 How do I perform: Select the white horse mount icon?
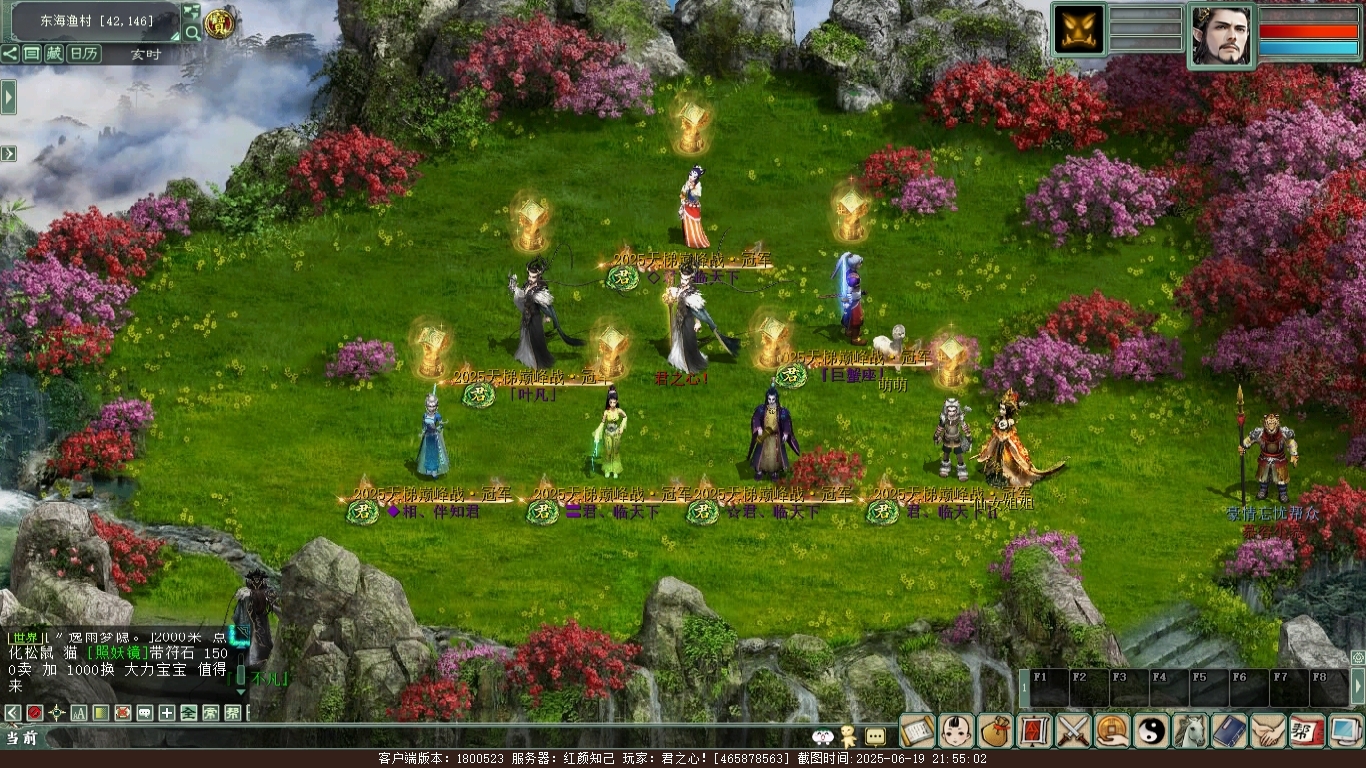click(x=1190, y=731)
